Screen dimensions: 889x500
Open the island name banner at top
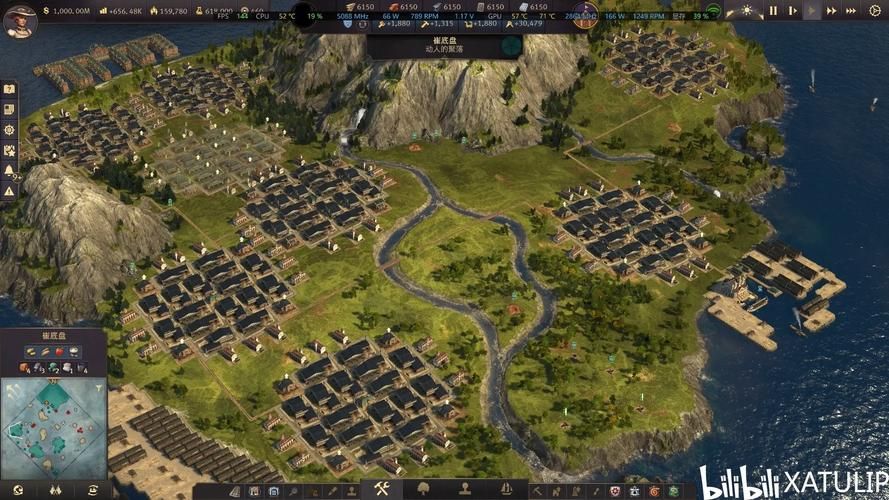point(443,45)
